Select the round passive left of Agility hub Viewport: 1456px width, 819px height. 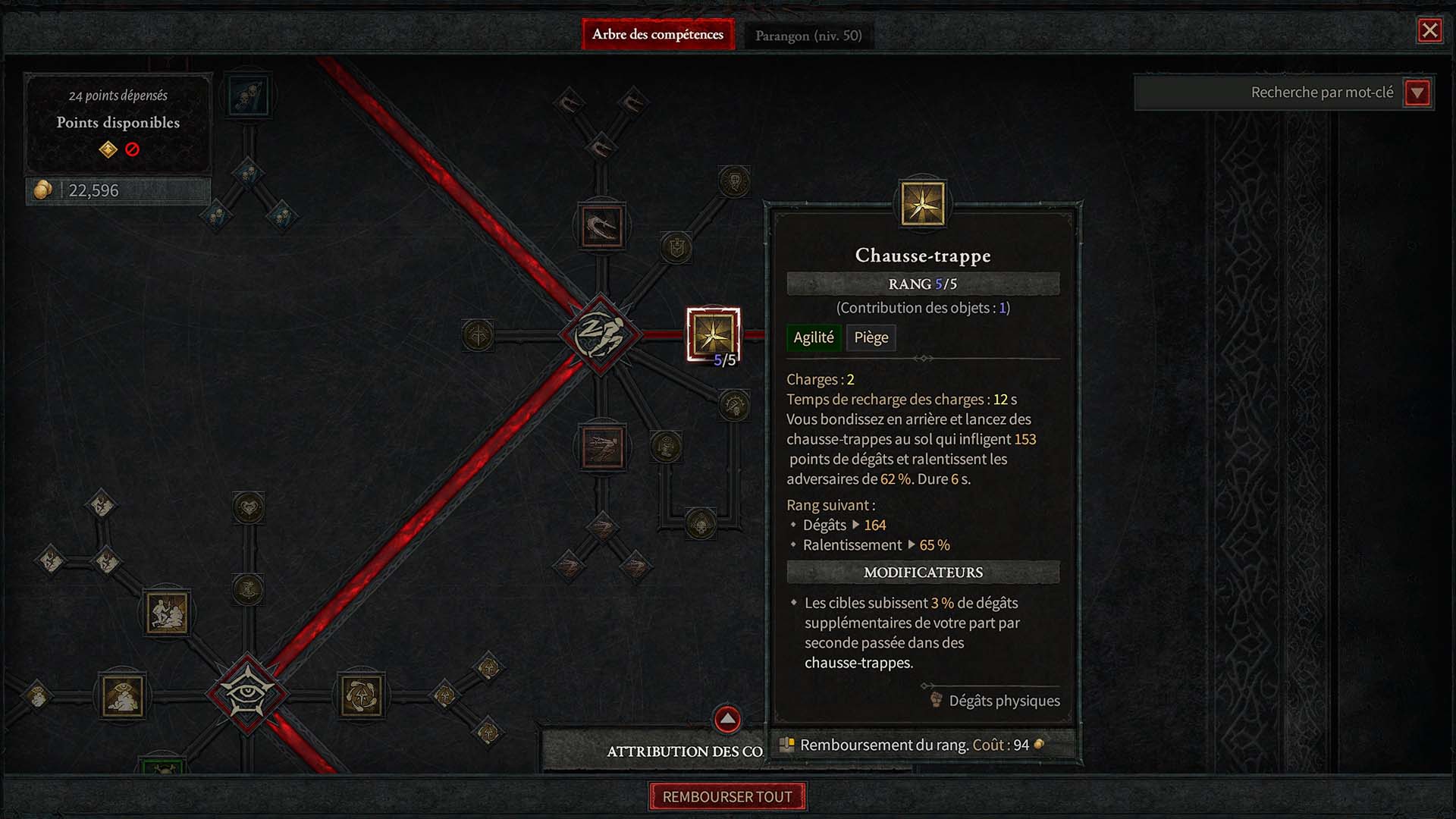479,335
